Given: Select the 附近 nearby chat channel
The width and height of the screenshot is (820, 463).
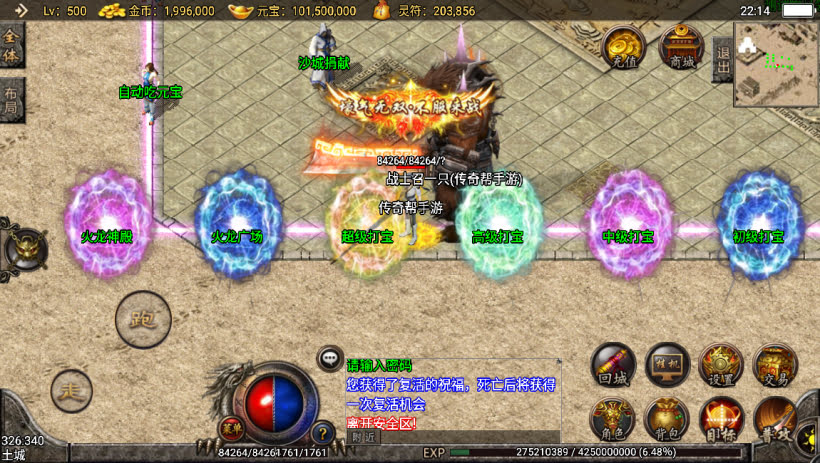Looking at the screenshot, I should click(364, 436).
